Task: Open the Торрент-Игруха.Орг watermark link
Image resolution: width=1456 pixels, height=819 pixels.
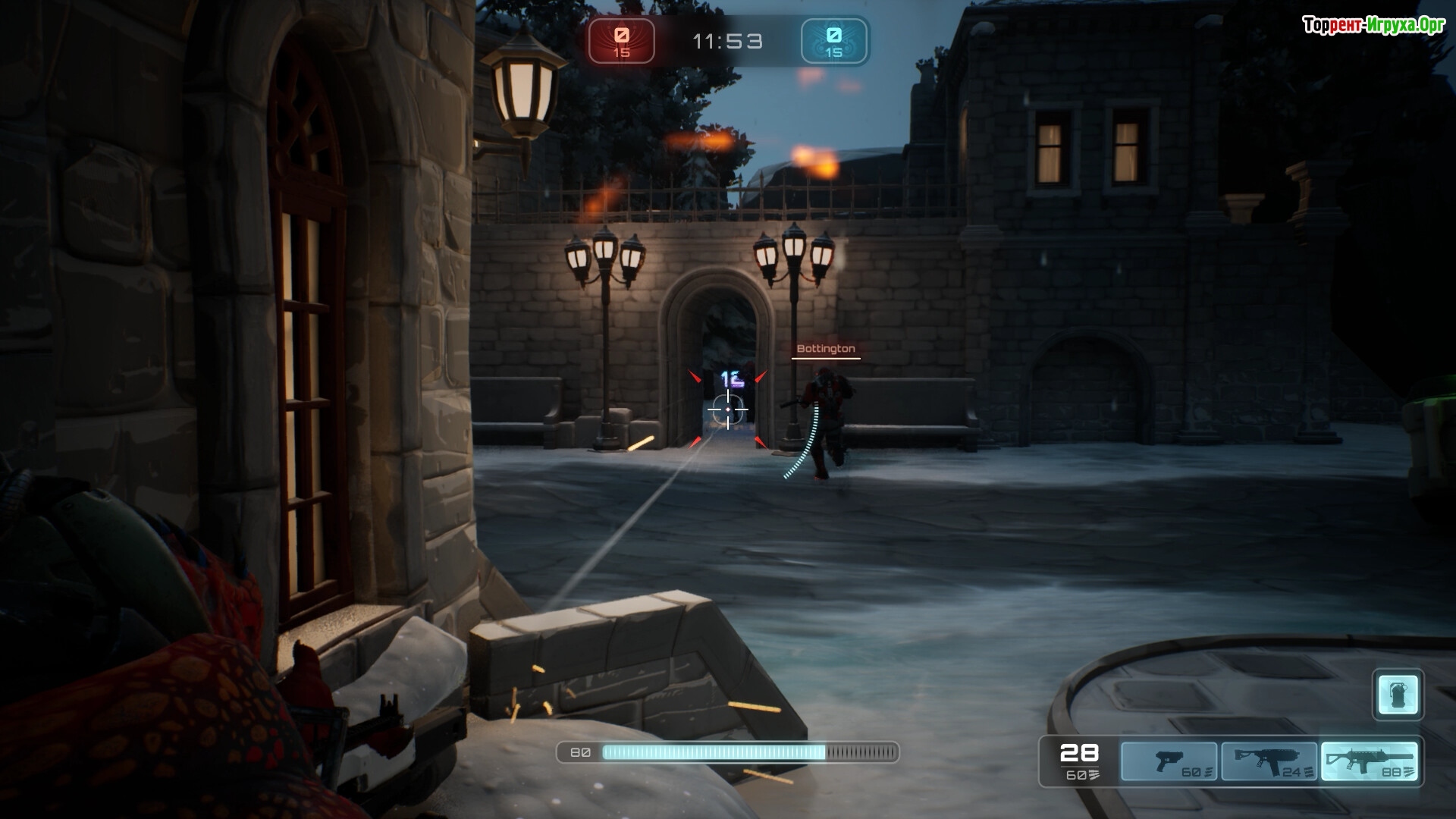Action: [1373, 26]
